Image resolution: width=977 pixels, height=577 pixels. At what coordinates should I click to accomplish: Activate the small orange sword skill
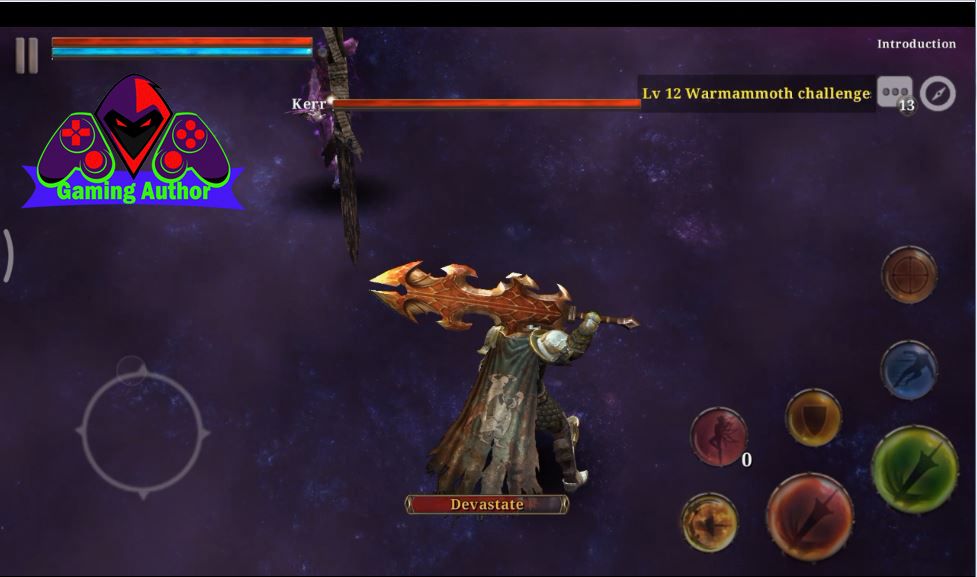[710, 522]
